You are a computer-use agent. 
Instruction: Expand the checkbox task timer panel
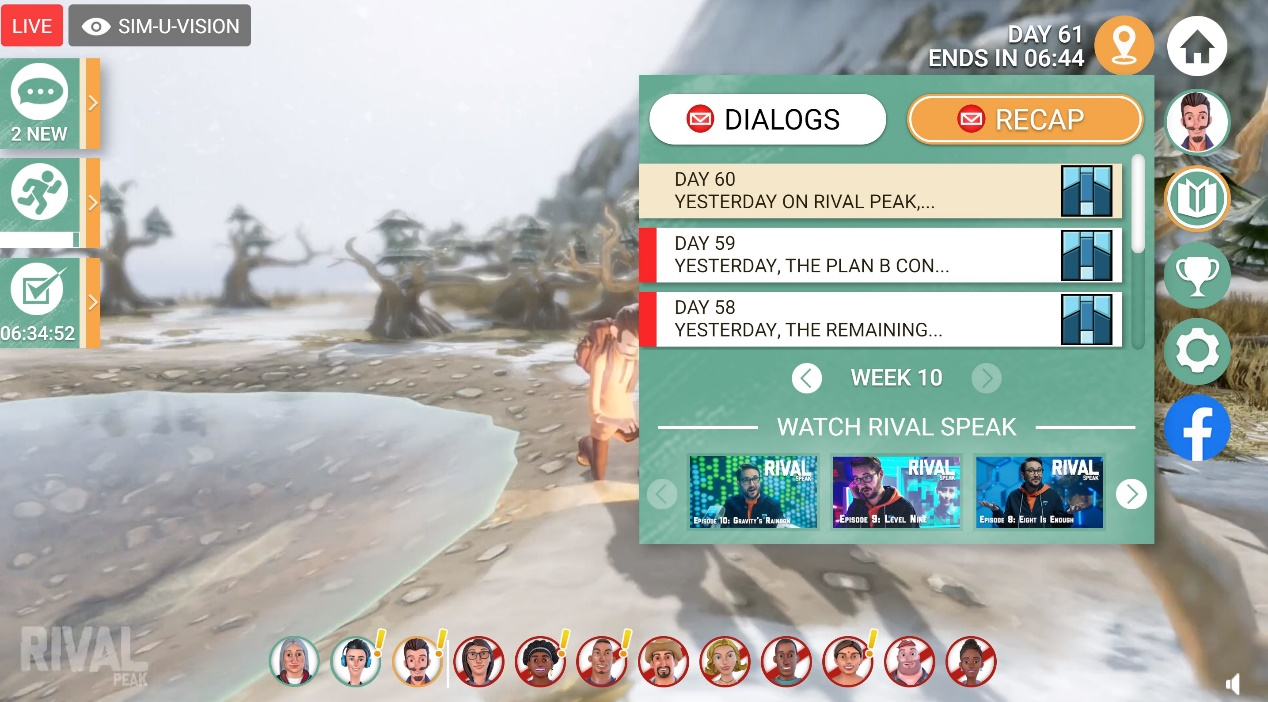[x=48, y=303]
